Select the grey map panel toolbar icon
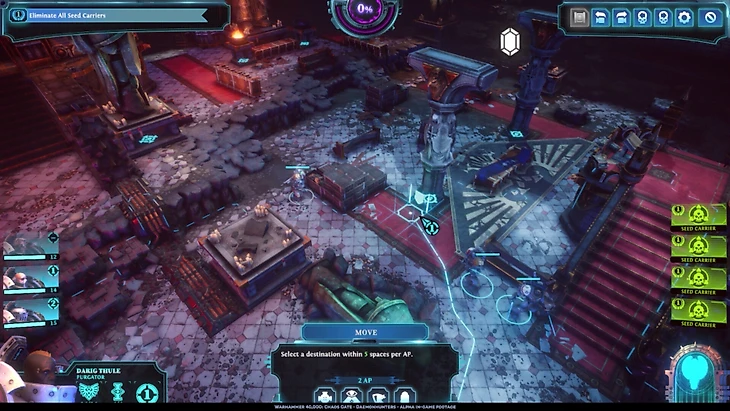The height and width of the screenshot is (411, 730). [x=577, y=17]
